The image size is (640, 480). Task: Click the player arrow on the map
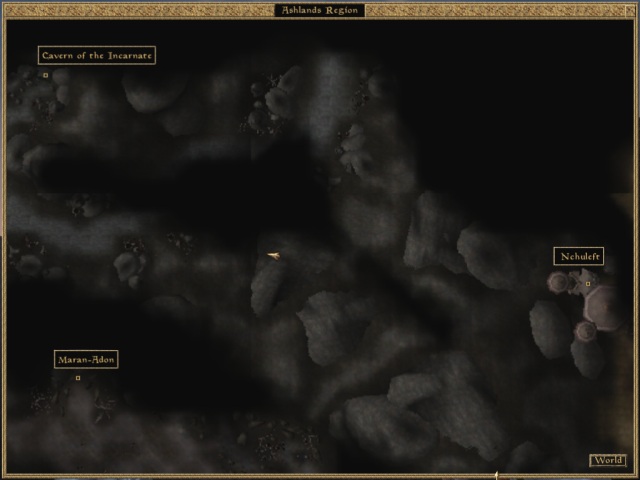[273, 257]
